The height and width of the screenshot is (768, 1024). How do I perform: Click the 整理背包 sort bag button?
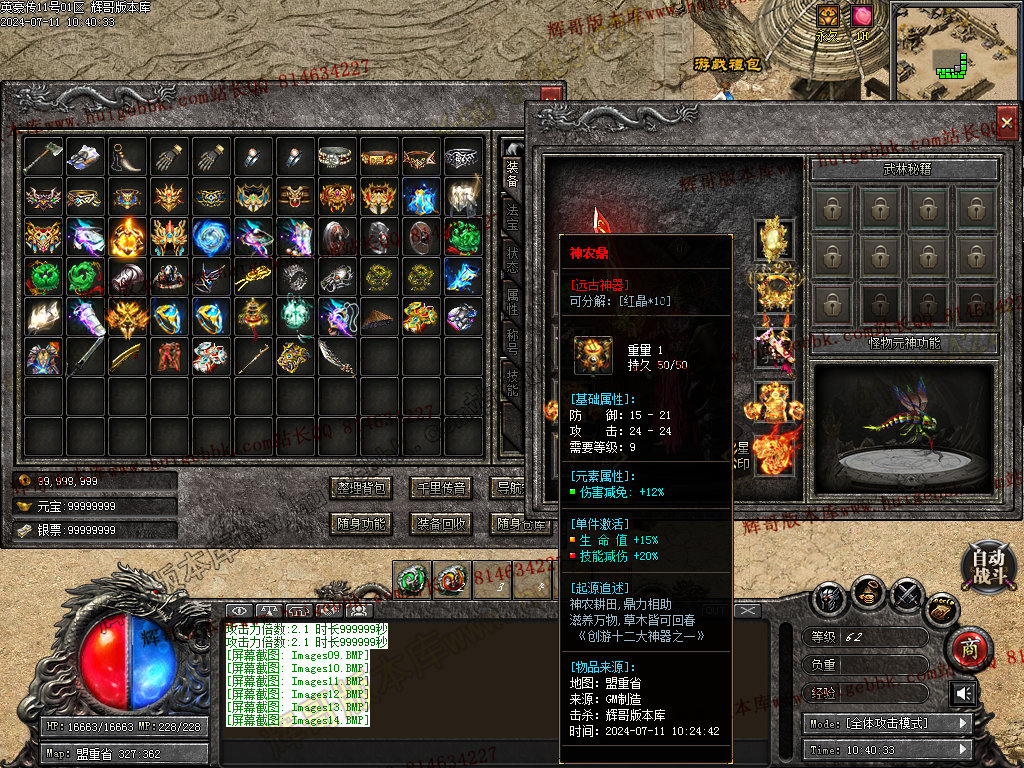click(x=359, y=488)
